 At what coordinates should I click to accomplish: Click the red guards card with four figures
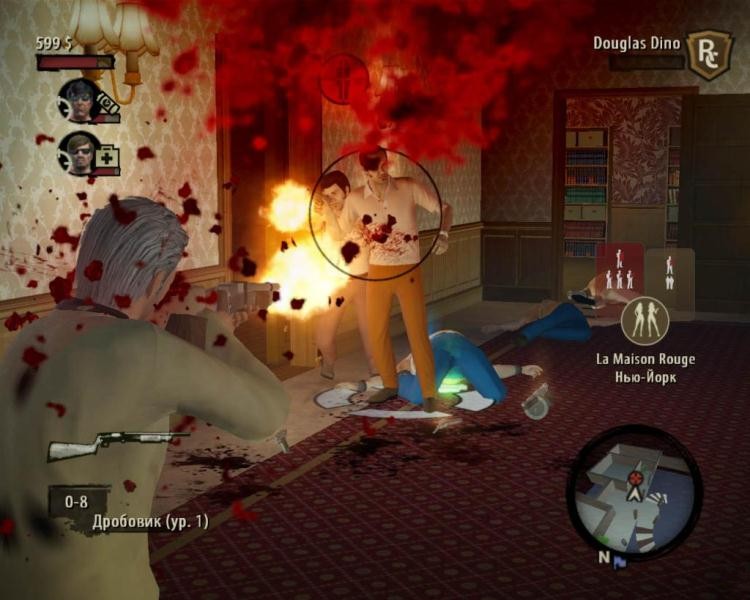[620, 272]
